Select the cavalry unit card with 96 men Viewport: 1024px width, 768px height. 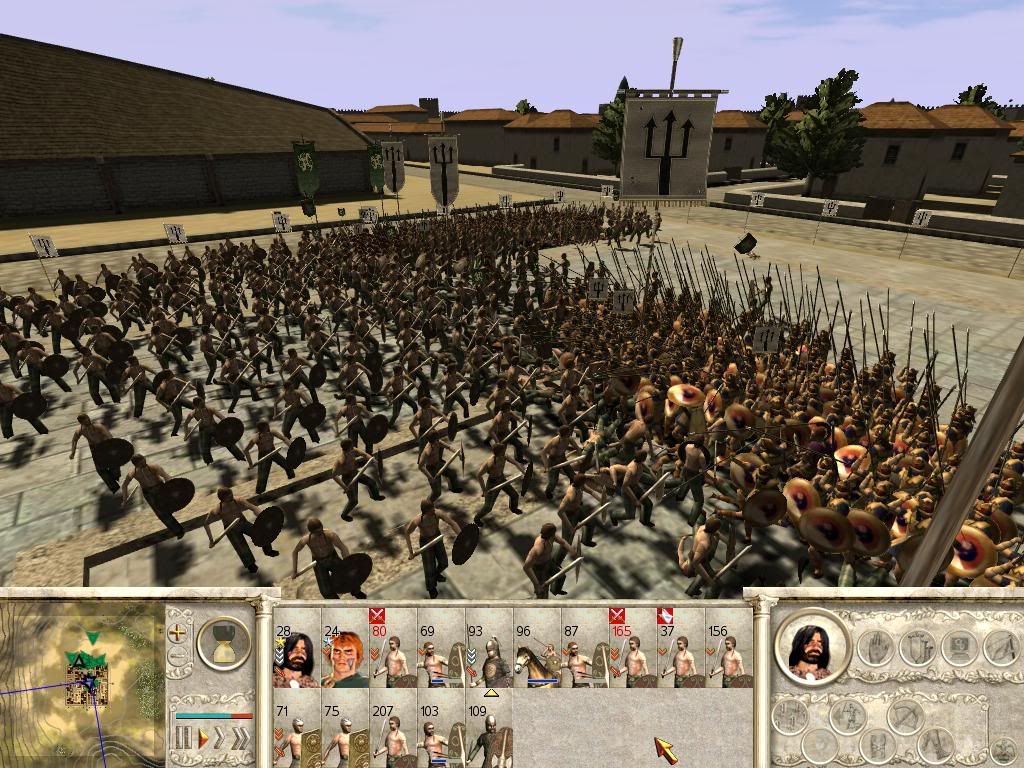[537, 654]
